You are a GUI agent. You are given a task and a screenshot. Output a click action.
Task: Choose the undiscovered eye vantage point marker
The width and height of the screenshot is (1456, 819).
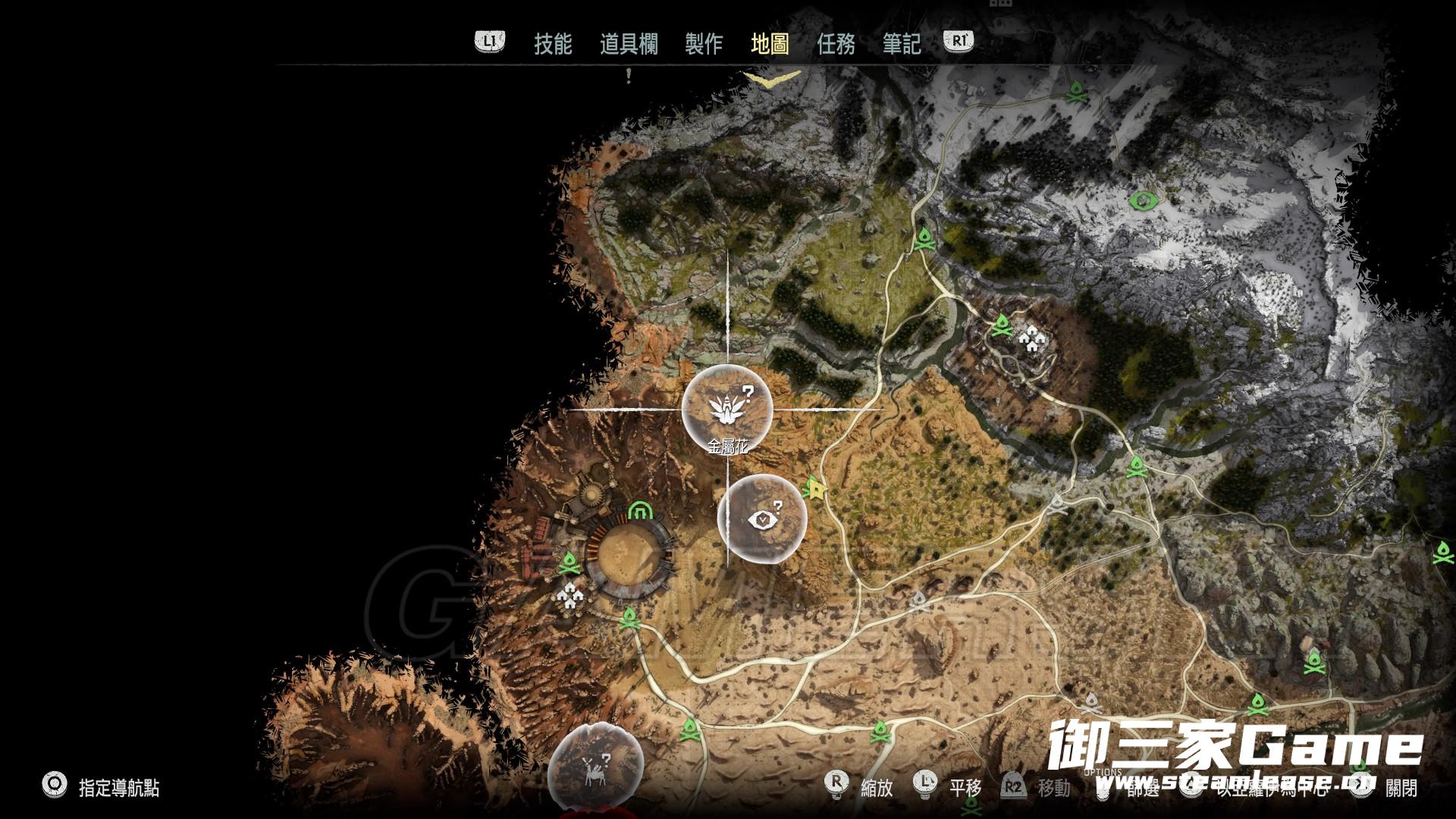762,519
